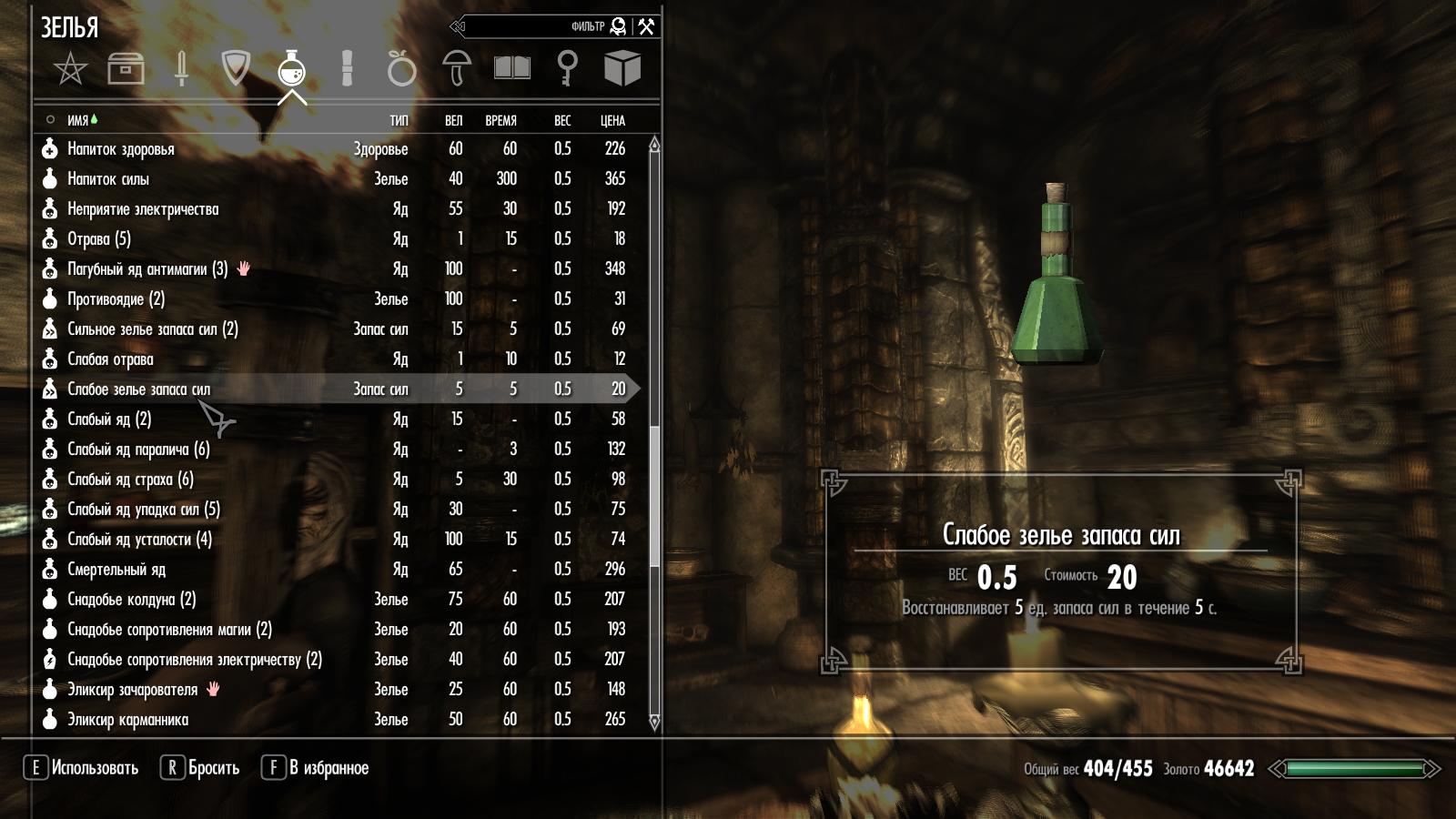Select the misc items cube category
The width and height of the screenshot is (1456, 819).
tap(622, 68)
